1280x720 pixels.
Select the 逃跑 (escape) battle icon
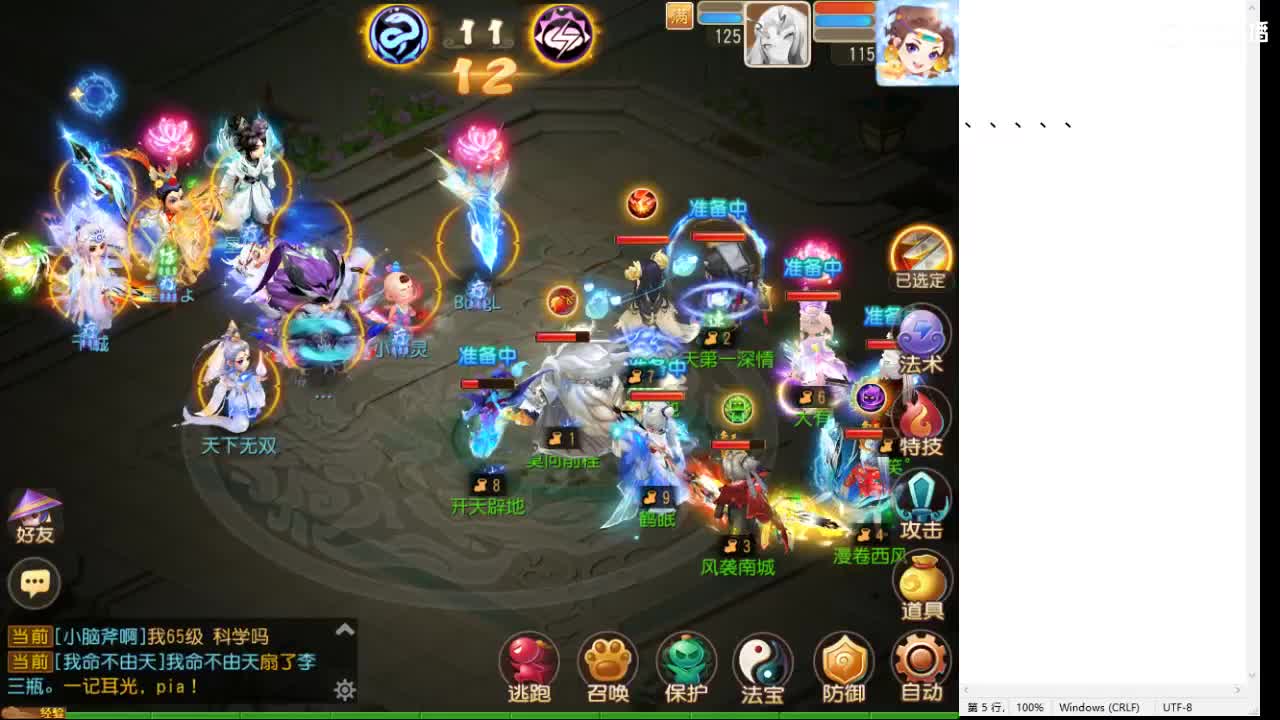click(x=528, y=660)
